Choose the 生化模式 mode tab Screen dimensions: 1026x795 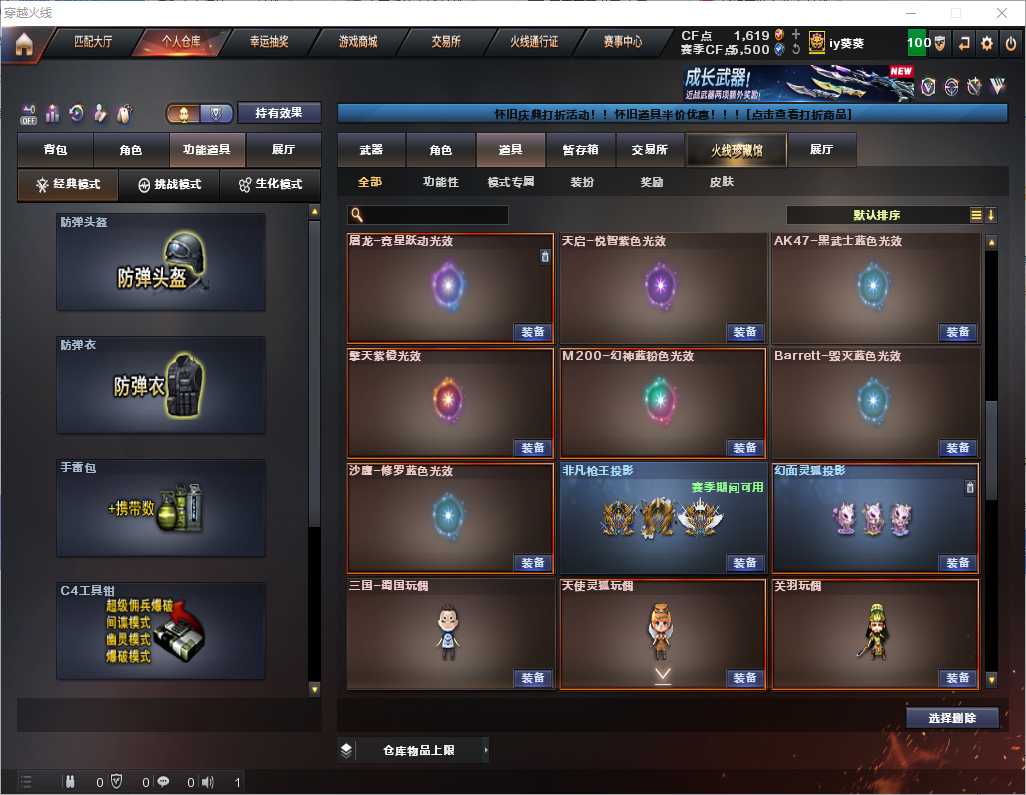pyautogui.click(x=270, y=185)
